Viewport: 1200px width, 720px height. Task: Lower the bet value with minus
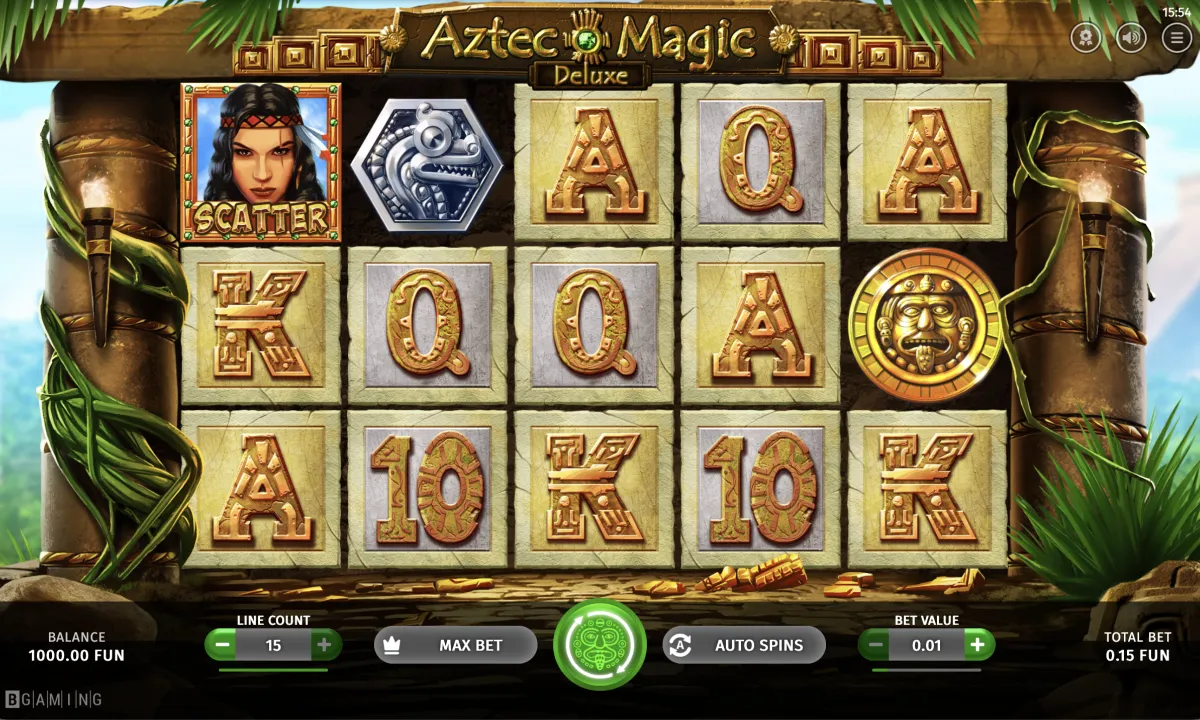876,645
